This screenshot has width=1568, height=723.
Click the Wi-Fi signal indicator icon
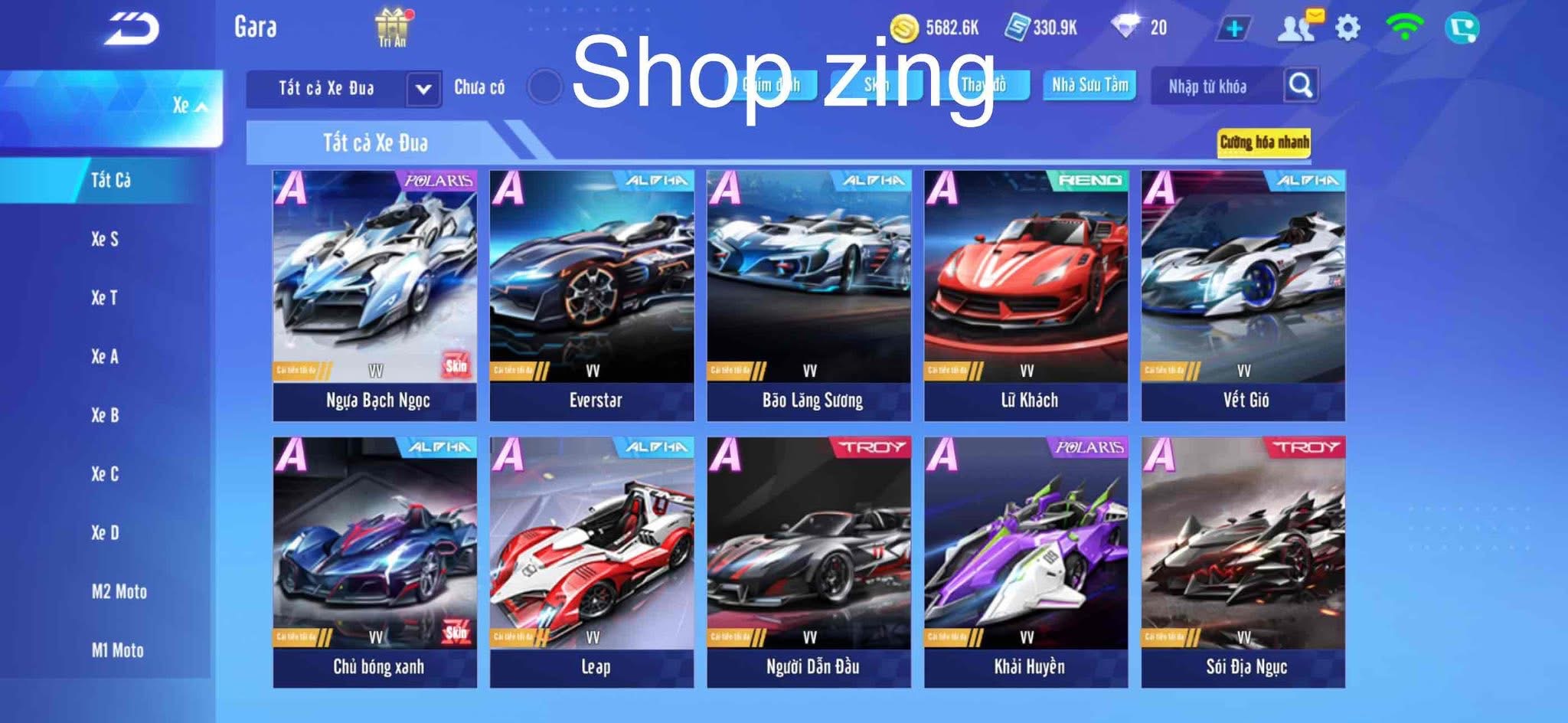(1404, 28)
